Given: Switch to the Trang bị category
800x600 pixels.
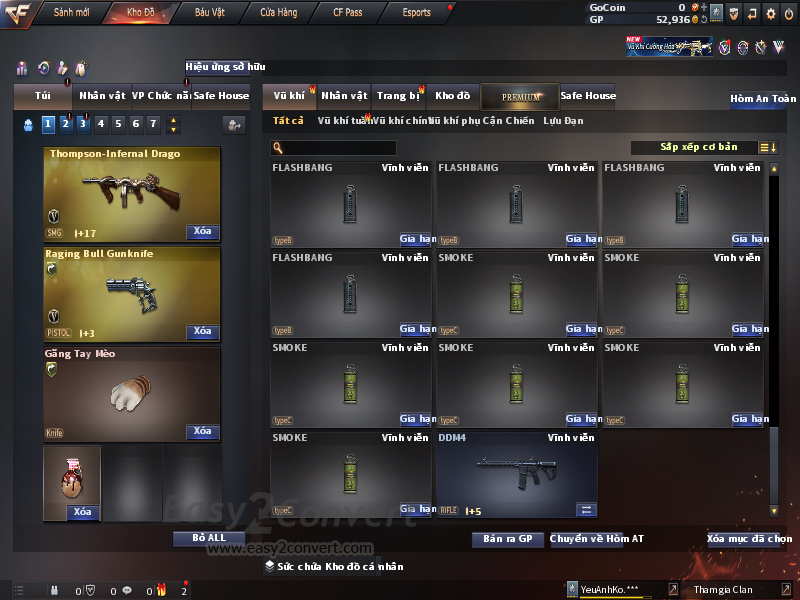Looking at the screenshot, I should coord(398,96).
